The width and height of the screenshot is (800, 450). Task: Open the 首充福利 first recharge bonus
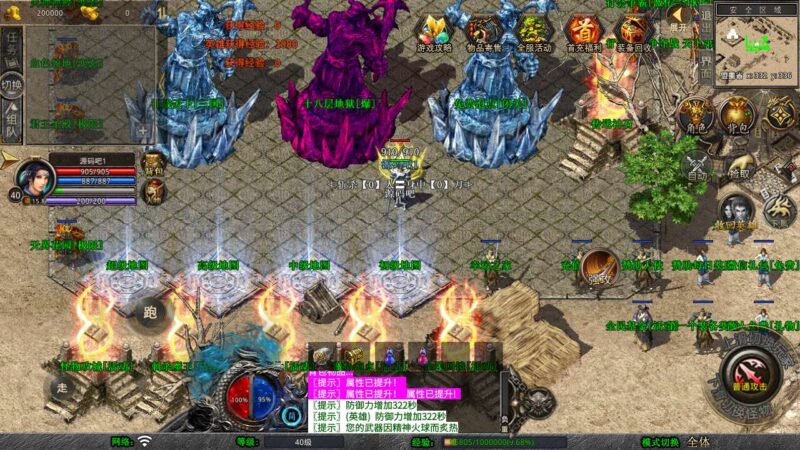click(x=584, y=33)
